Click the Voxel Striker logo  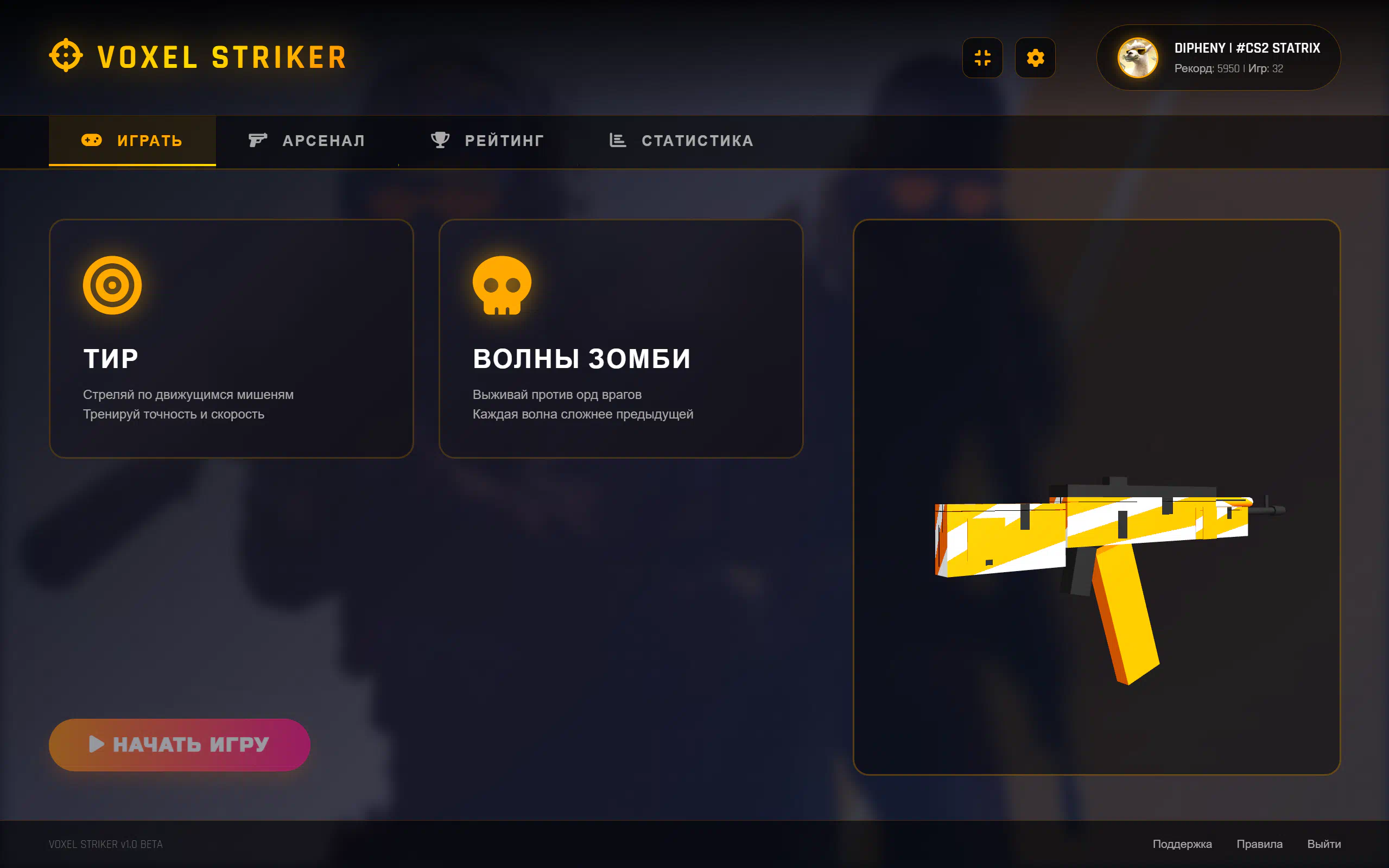198,57
